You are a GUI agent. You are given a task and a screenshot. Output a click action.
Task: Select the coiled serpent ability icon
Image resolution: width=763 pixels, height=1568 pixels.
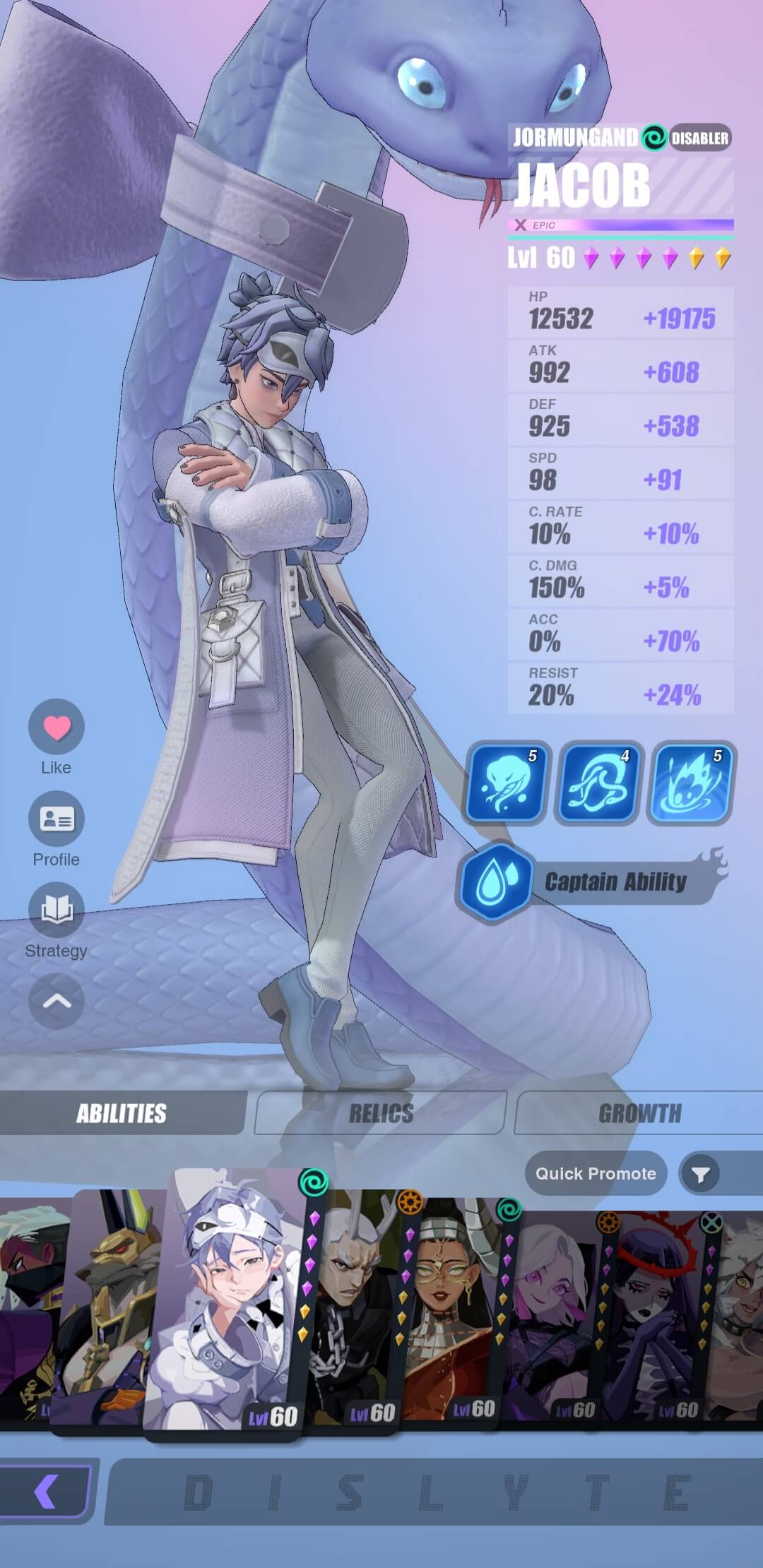598,782
